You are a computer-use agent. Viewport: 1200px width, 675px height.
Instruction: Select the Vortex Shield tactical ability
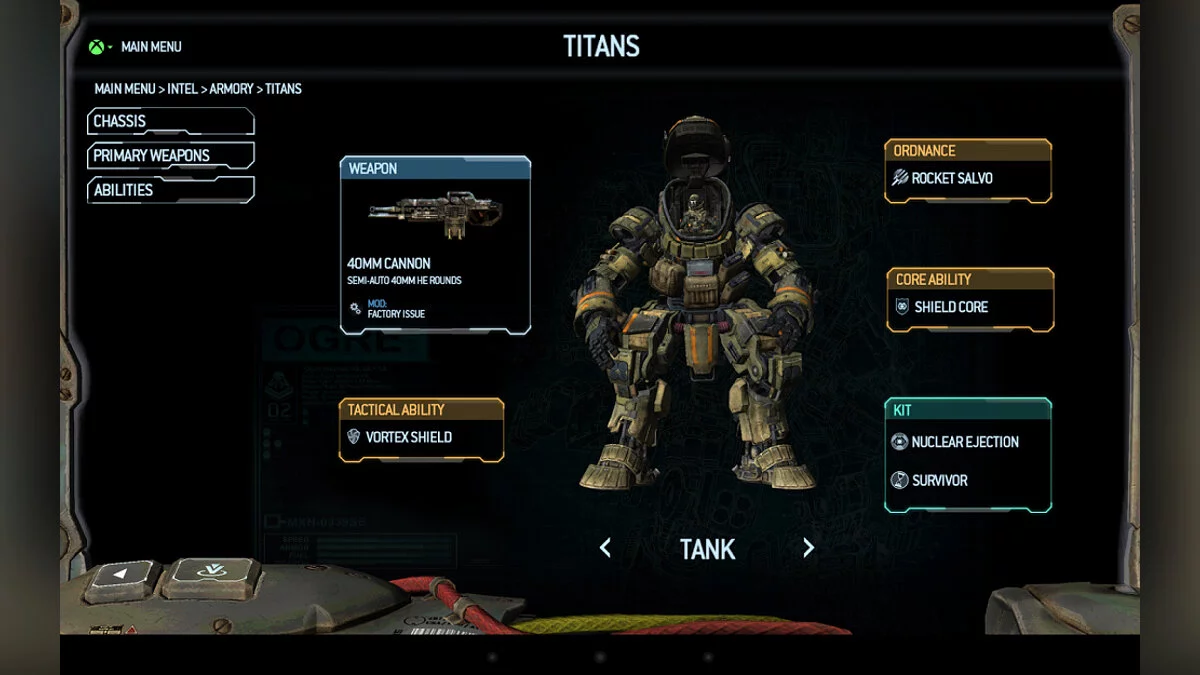point(421,437)
